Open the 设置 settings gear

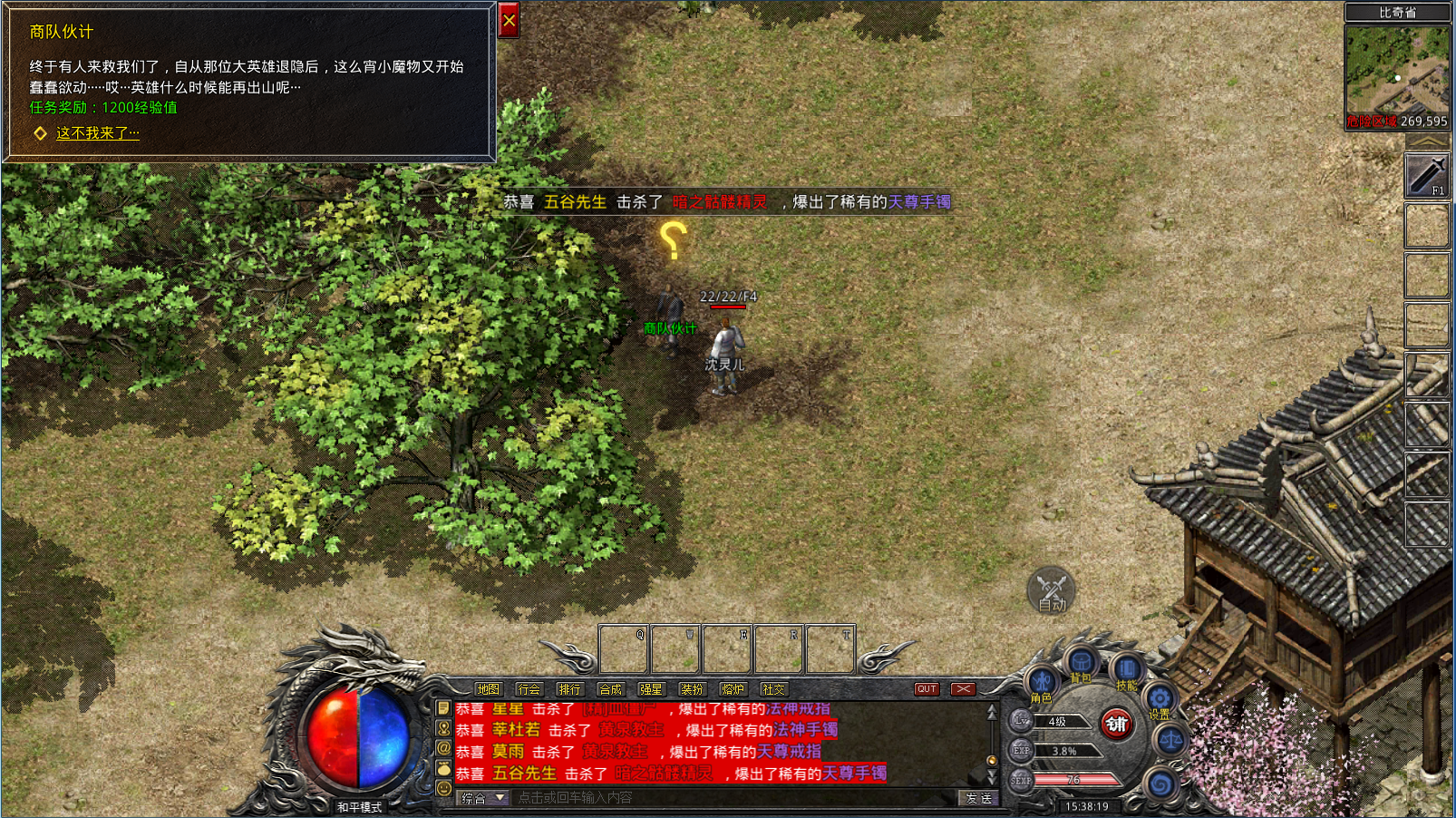(1160, 699)
